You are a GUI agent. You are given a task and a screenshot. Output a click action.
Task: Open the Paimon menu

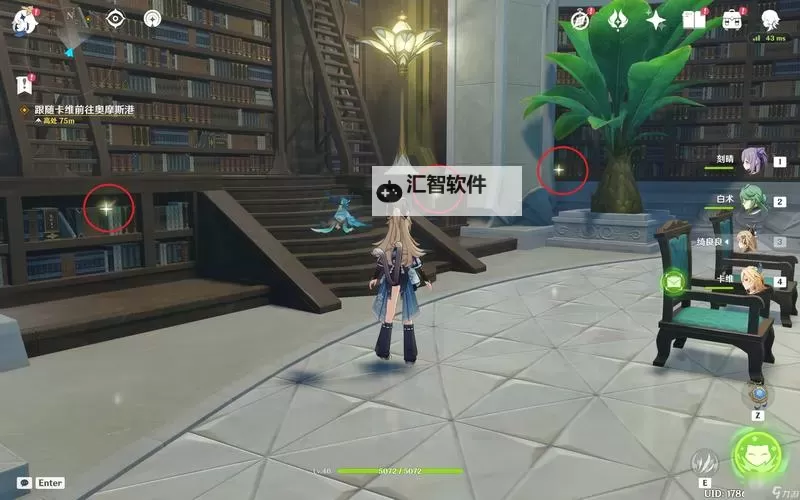(24, 20)
